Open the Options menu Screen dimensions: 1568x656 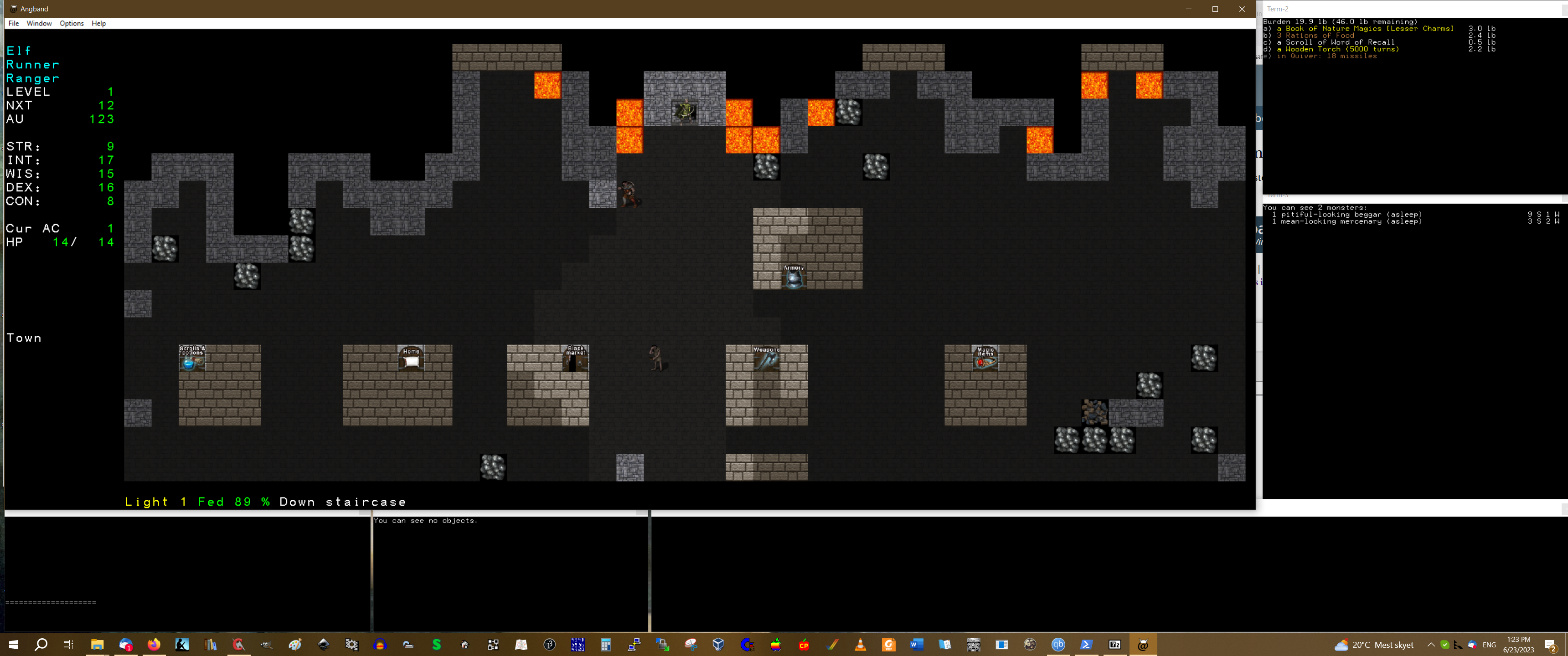pos(71,24)
